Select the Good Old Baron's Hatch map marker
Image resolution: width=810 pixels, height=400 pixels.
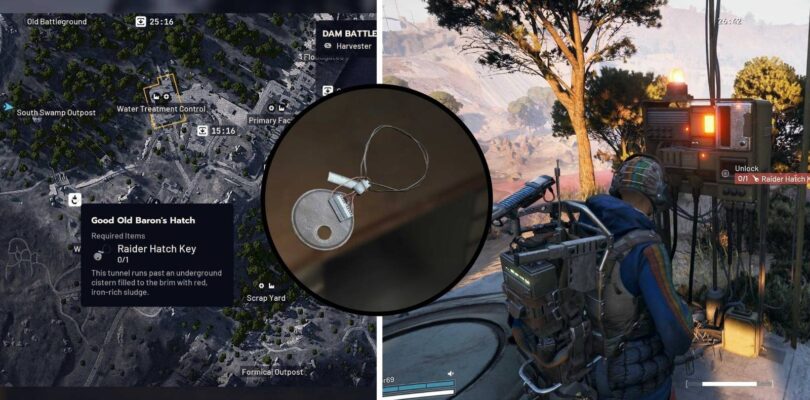[x=74, y=200]
